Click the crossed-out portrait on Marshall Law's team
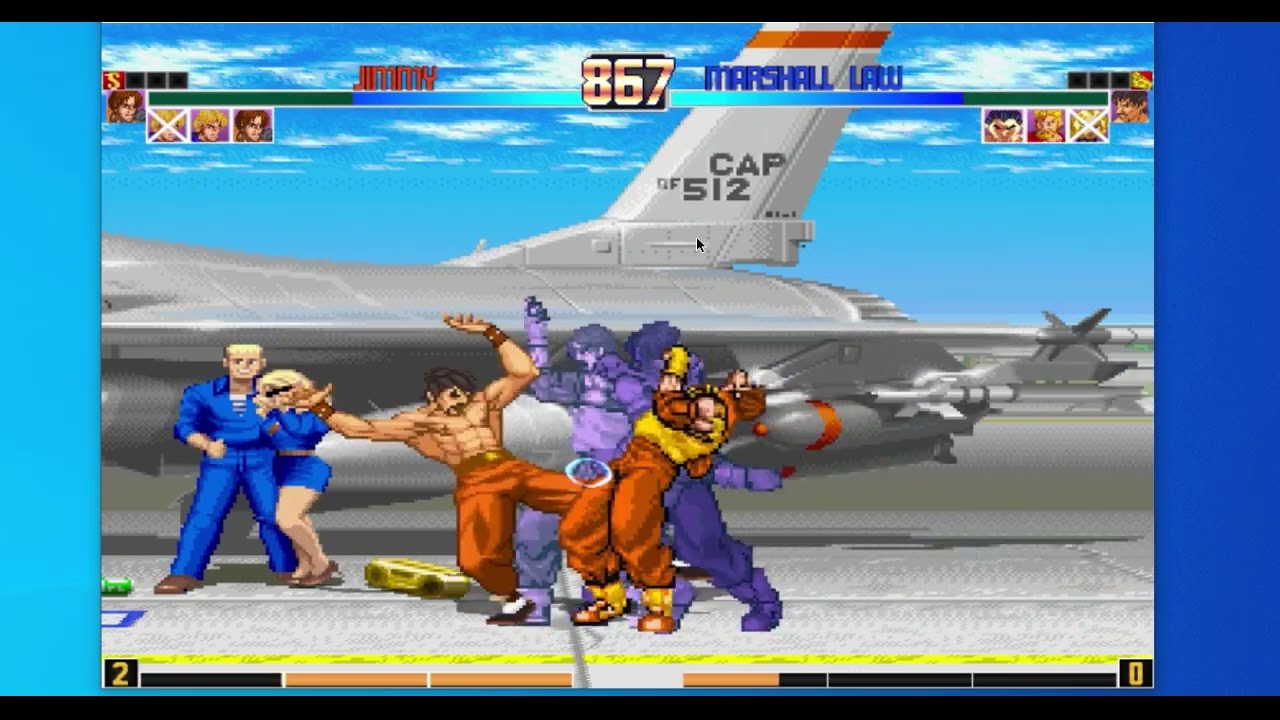 point(1087,125)
